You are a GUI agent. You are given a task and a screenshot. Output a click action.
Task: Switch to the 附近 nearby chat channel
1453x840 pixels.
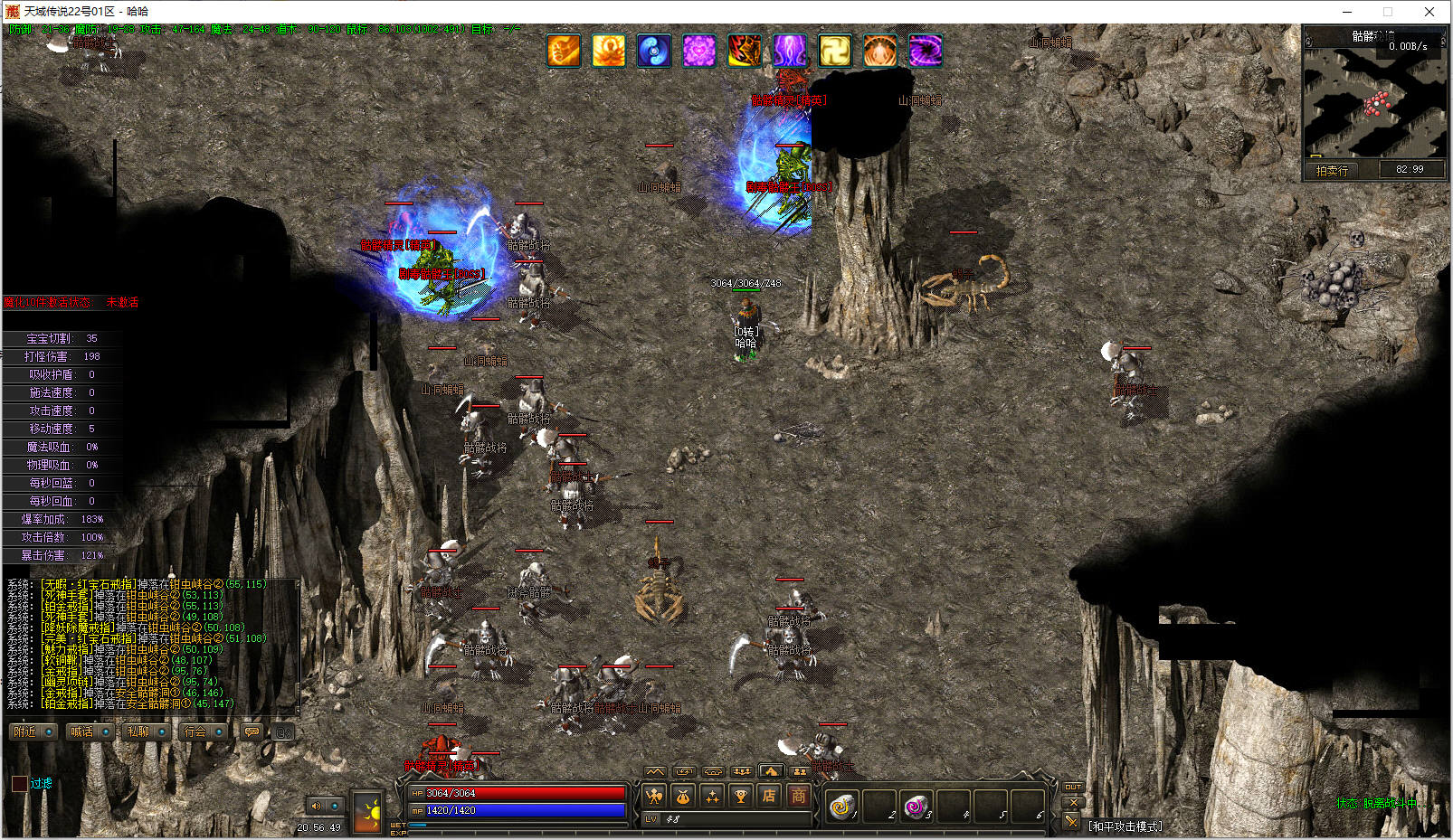(x=25, y=731)
